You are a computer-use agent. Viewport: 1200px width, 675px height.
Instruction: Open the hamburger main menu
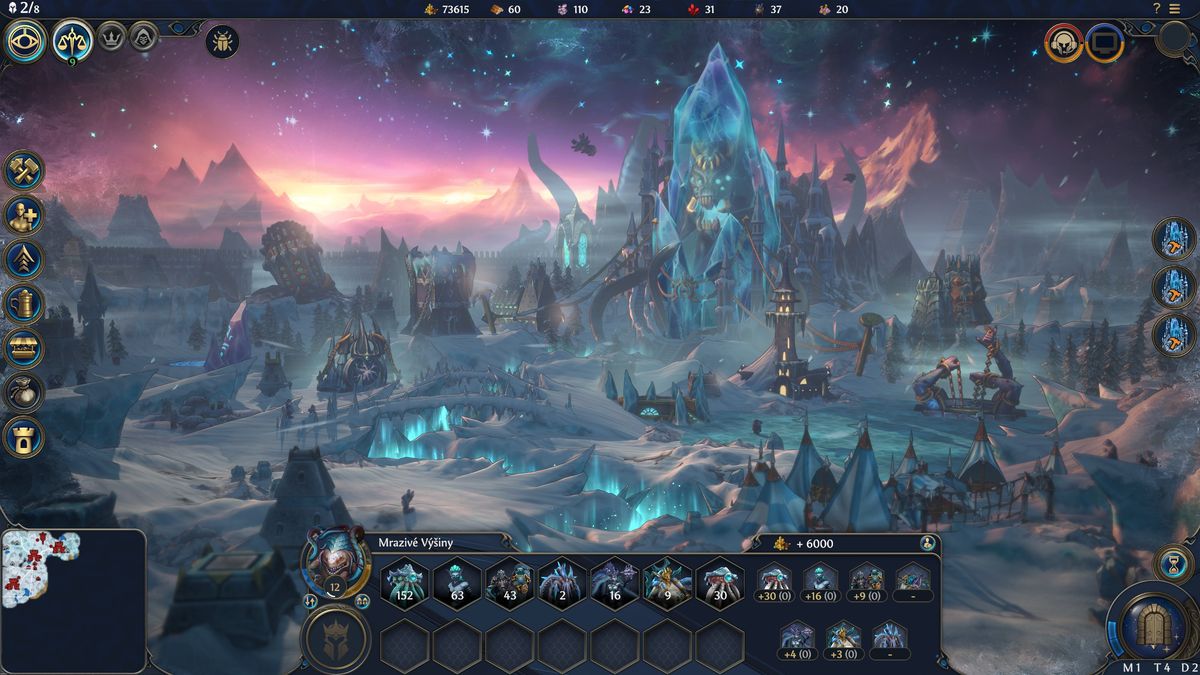coord(1174,9)
